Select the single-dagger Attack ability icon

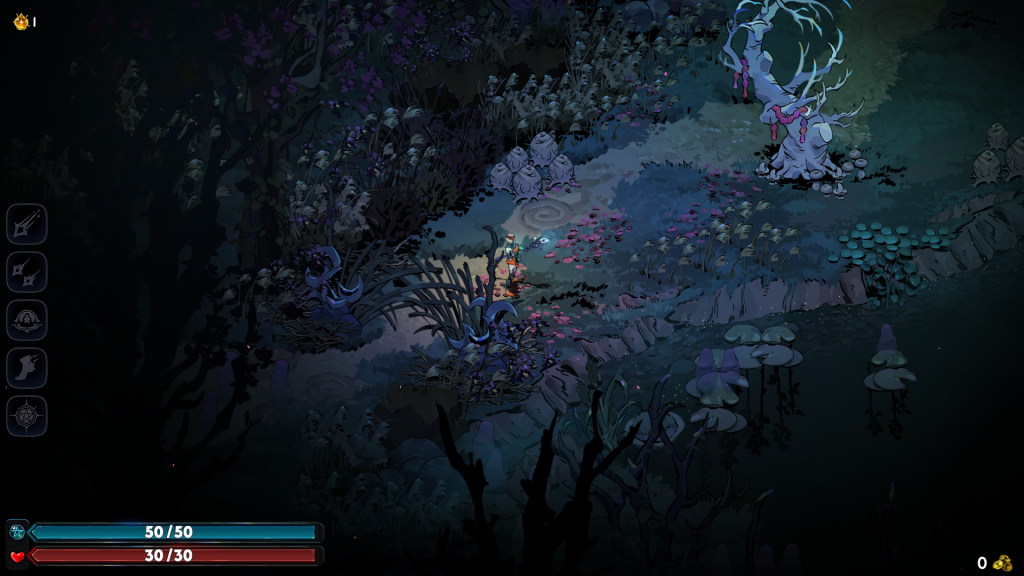(27, 224)
